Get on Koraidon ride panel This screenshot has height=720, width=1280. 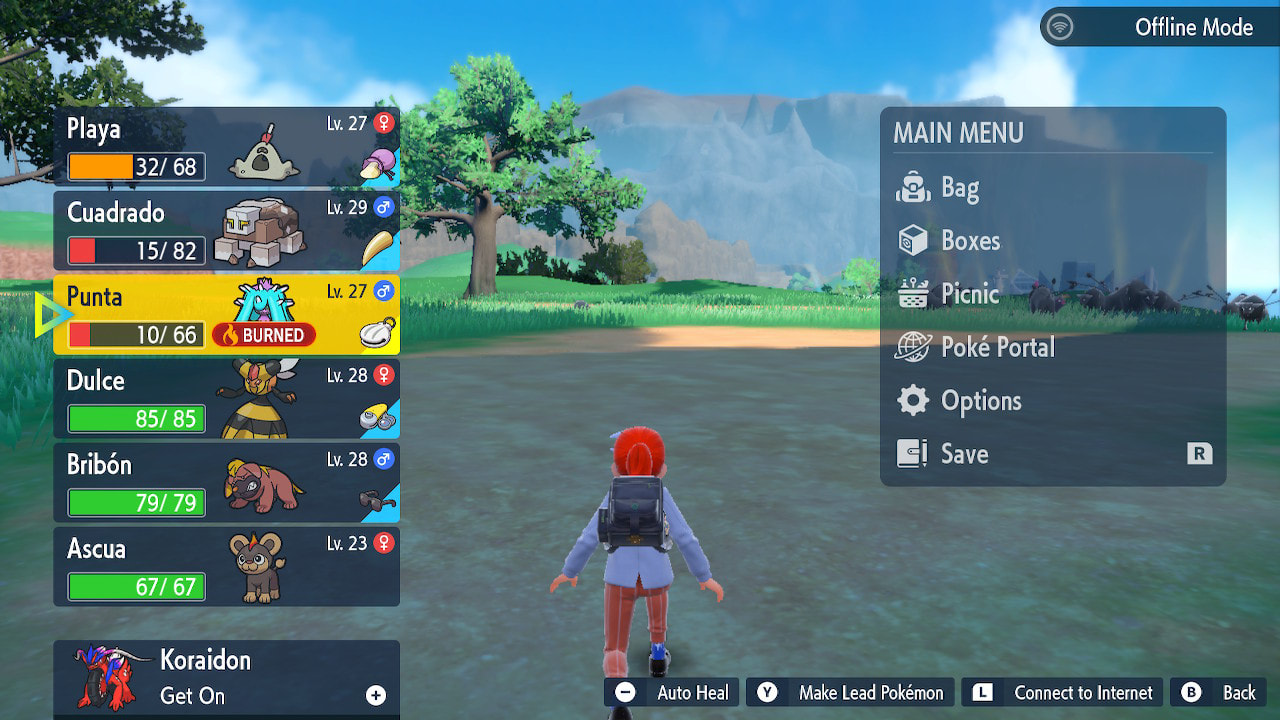(x=226, y=677)
